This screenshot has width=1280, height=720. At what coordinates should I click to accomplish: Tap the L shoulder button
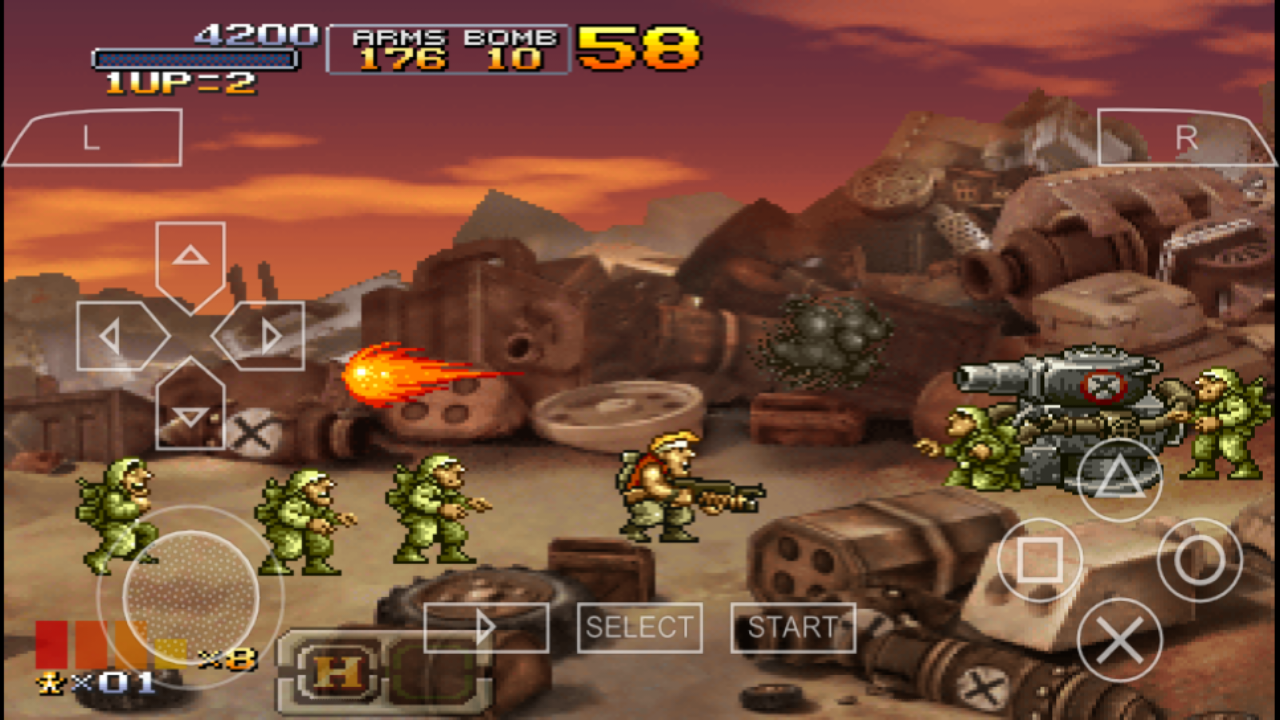point(93,137)
